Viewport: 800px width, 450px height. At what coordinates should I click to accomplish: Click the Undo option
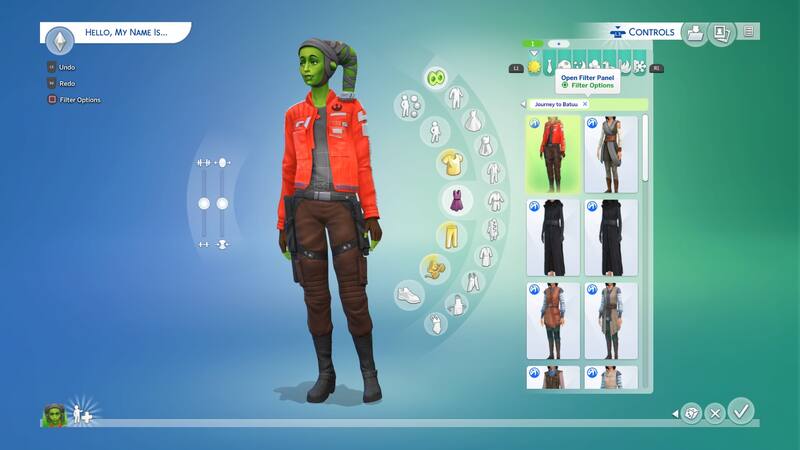[66, 67]
